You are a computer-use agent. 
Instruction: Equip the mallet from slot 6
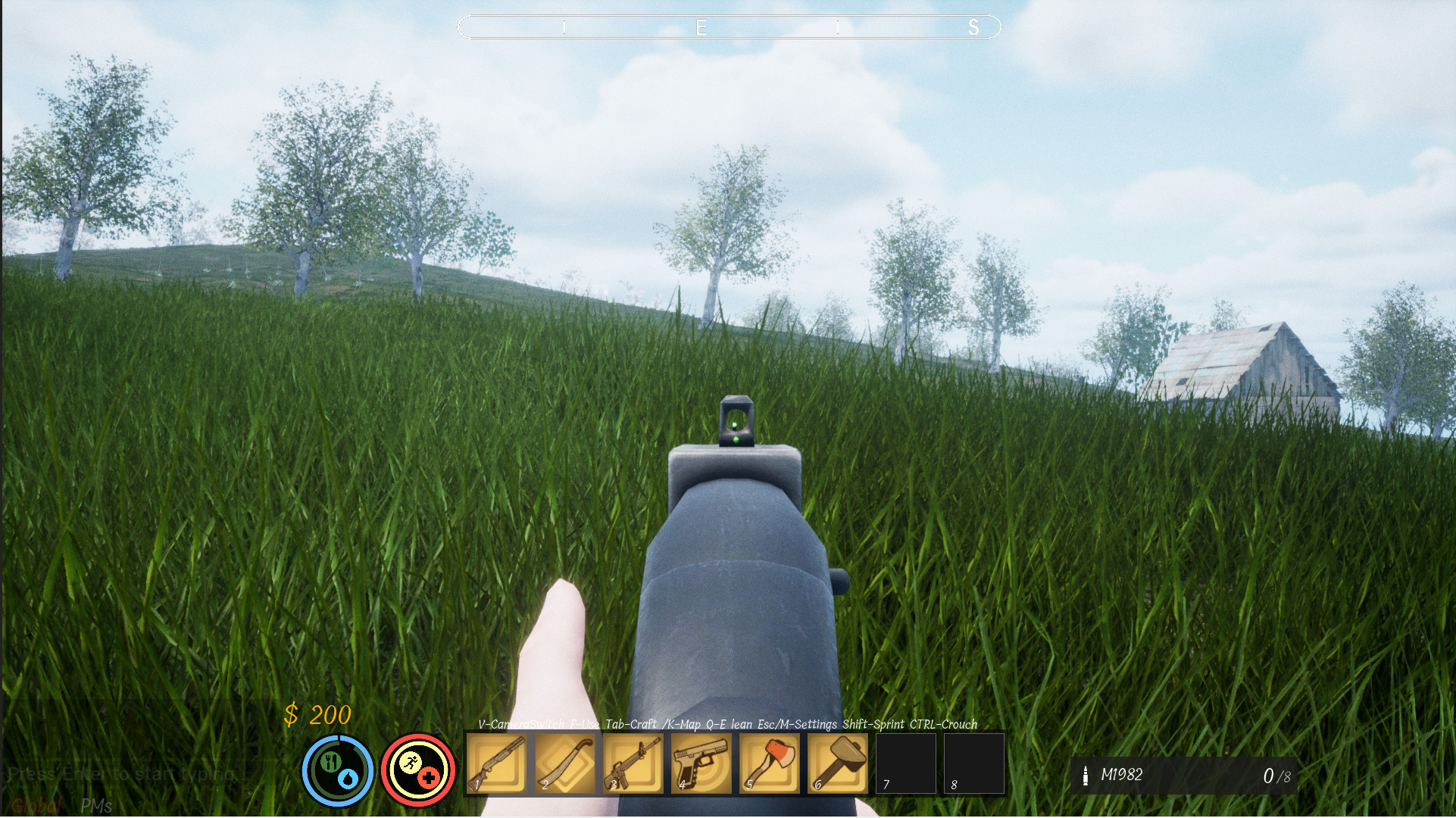tap(837, 763)
